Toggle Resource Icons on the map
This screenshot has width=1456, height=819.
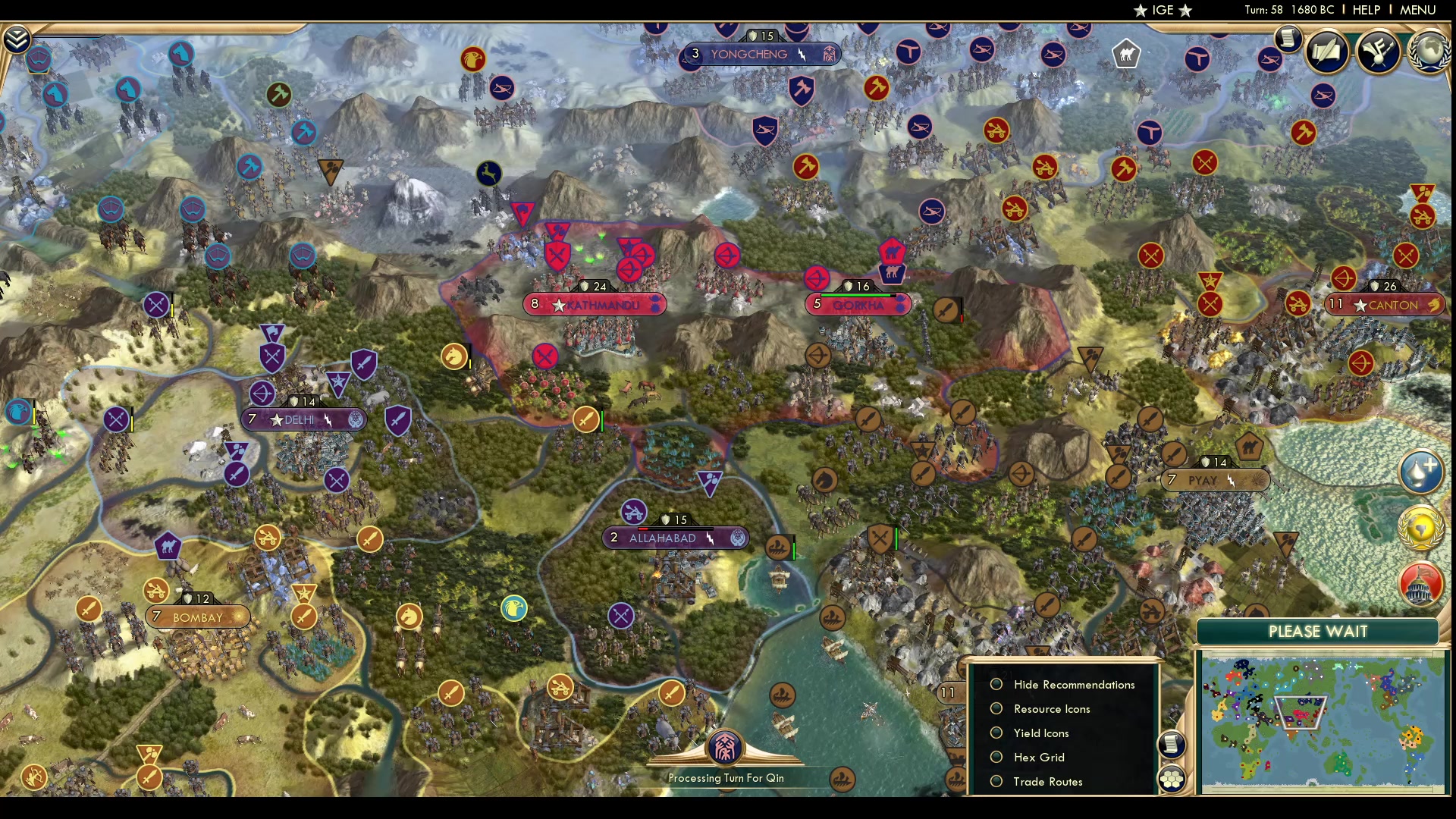(x=997, y=708)
